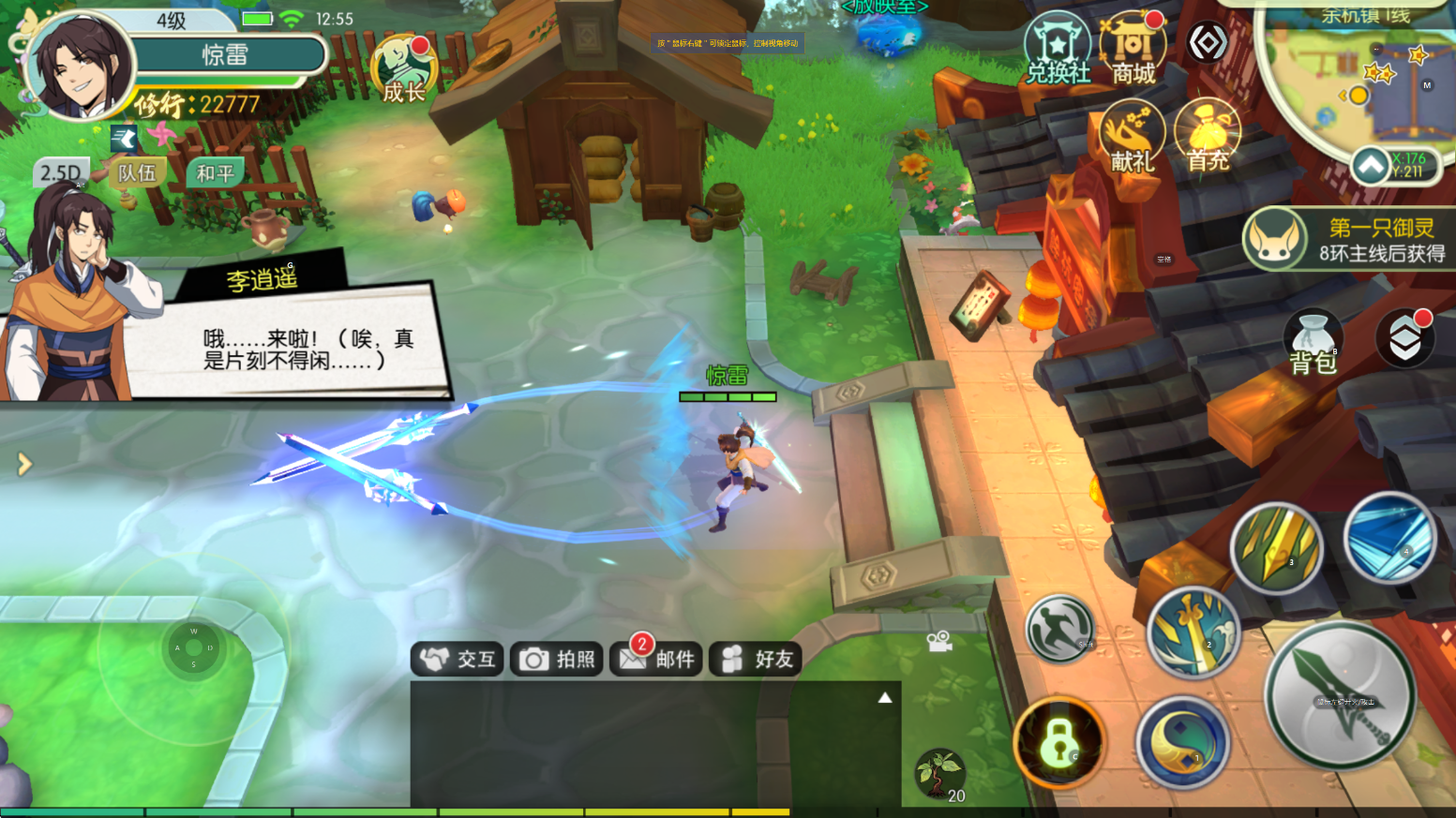Toggle the 2.5D camera view button
1456x818 pixels.
(60, 173)
